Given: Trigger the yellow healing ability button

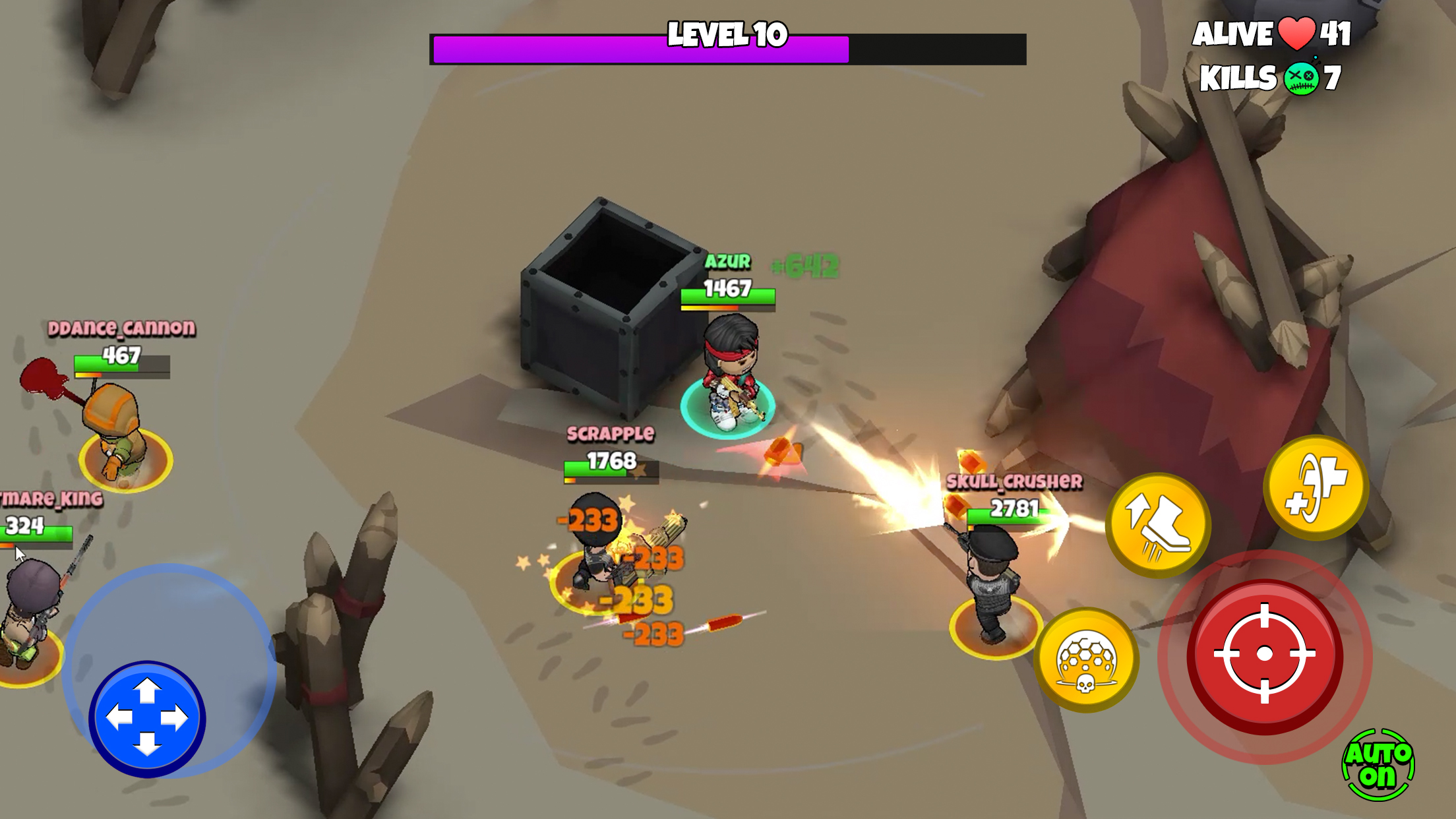Looking at the screenshot, I should pos(1316,488).
